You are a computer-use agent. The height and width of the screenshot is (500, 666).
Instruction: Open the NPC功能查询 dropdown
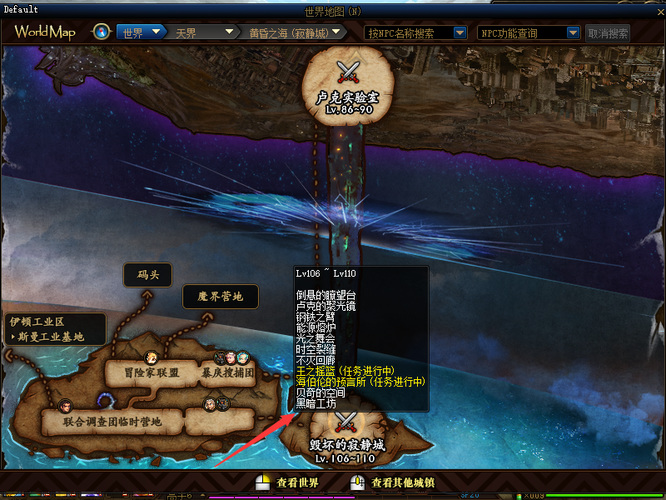[x=529, y=32]
